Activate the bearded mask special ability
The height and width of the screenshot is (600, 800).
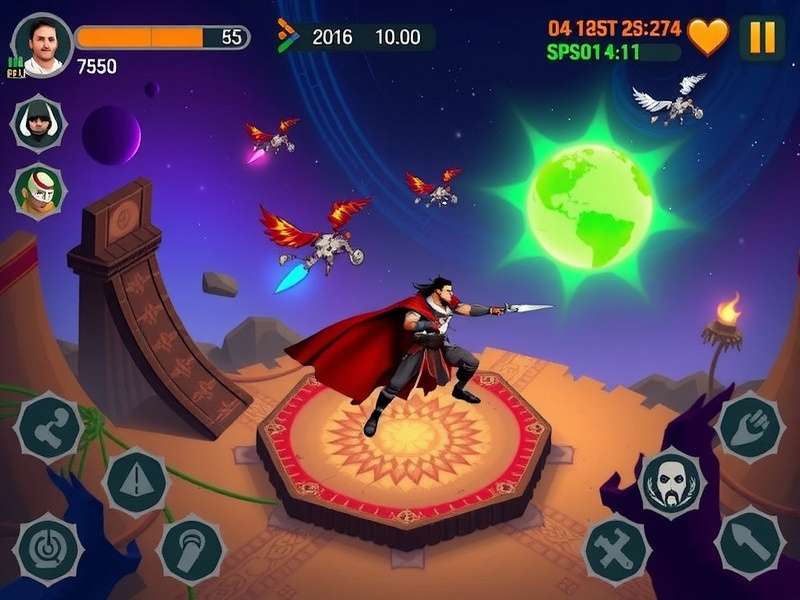tap(671, 483)
